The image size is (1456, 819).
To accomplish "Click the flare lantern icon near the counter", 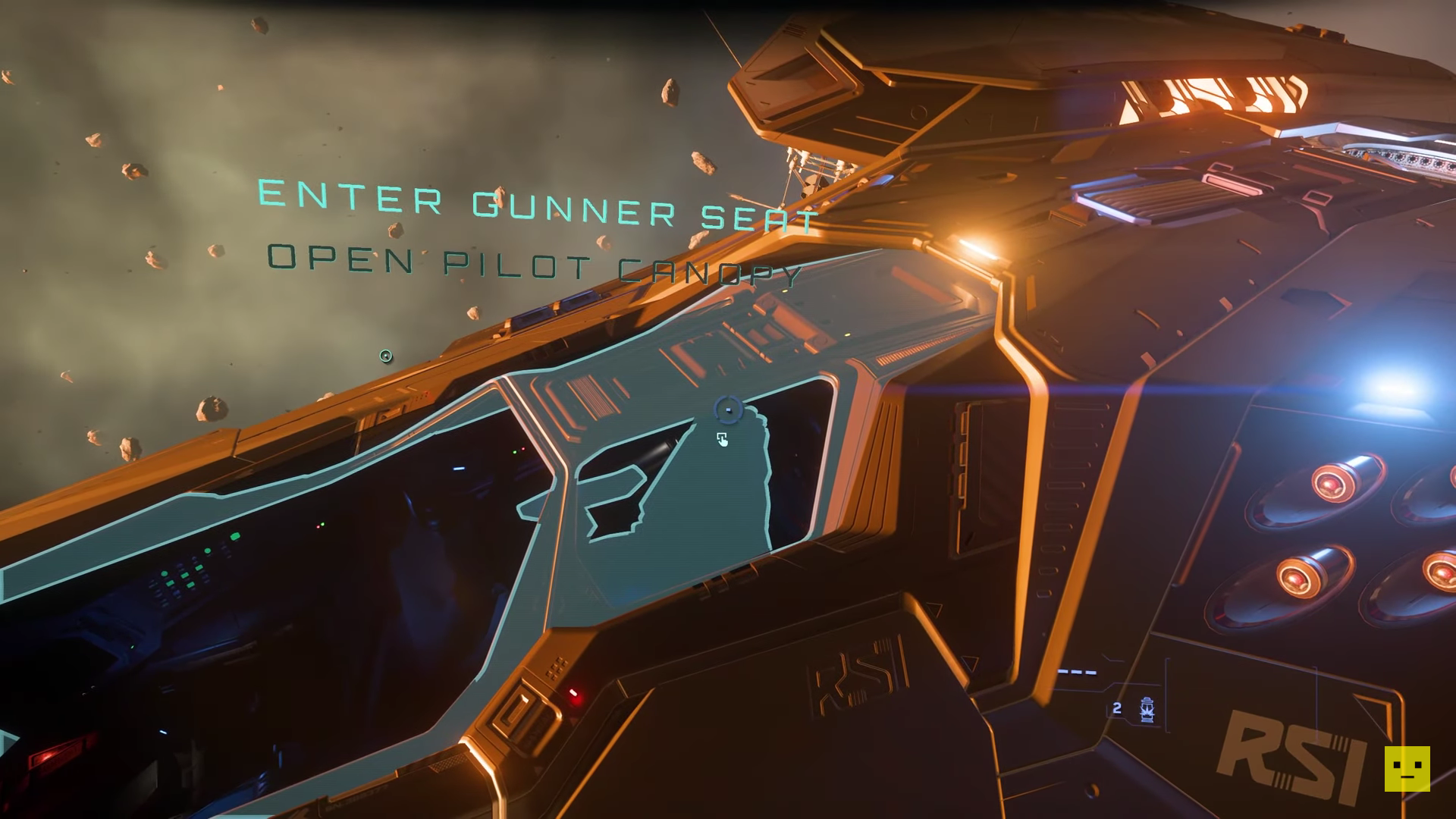I will click(x=1147, y=711).
